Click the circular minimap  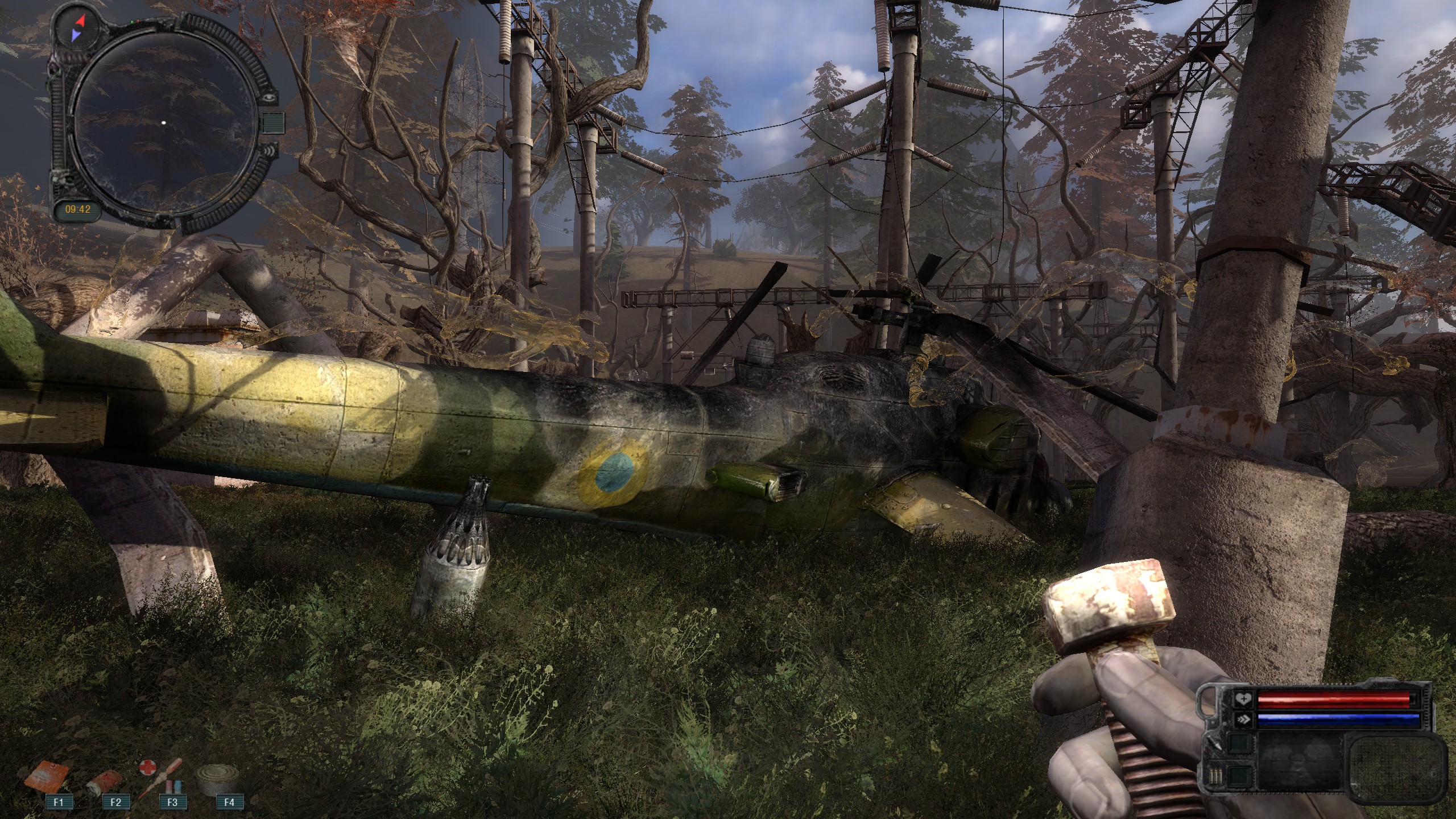click(x=163, y=123)
